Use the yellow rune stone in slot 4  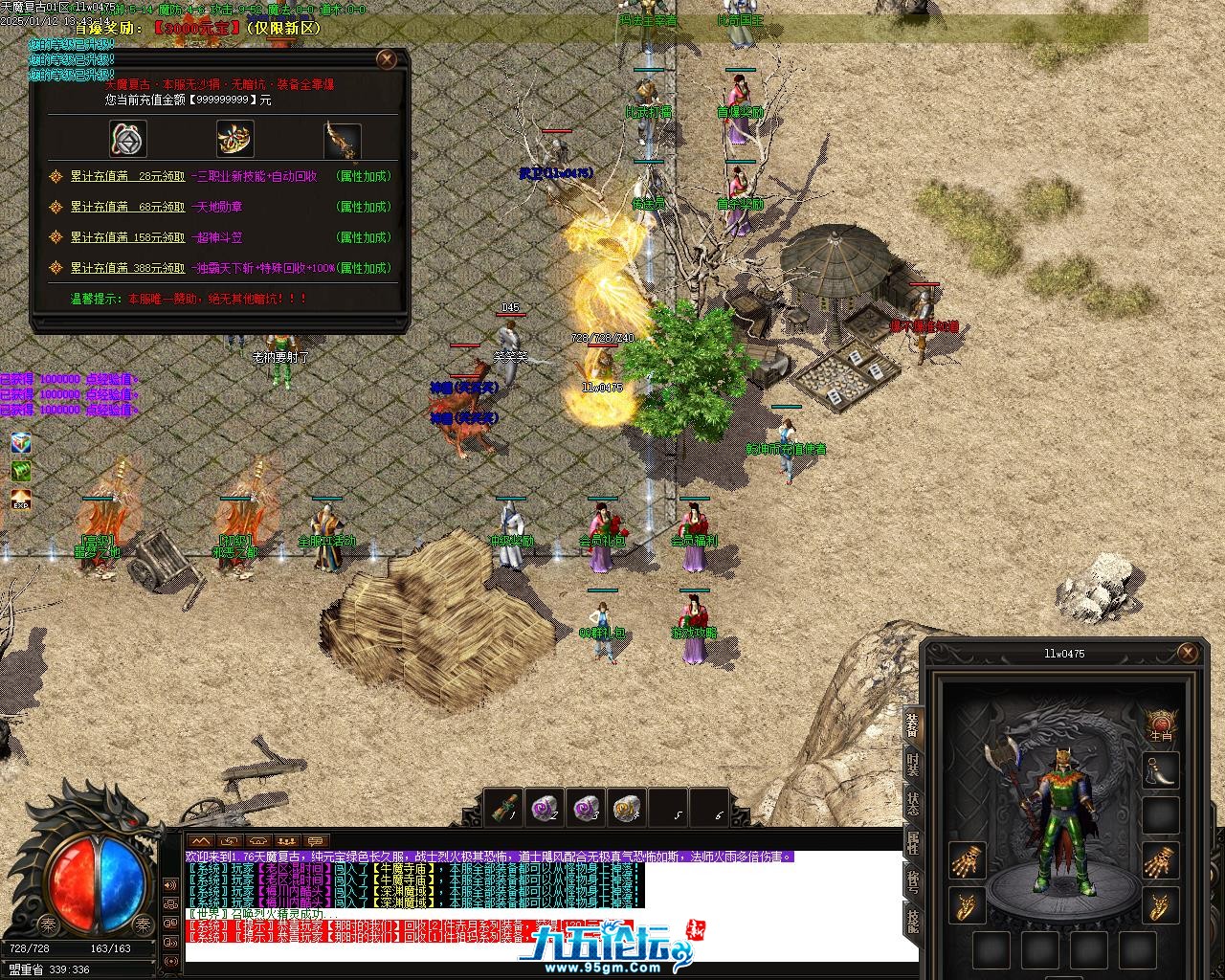627,808
